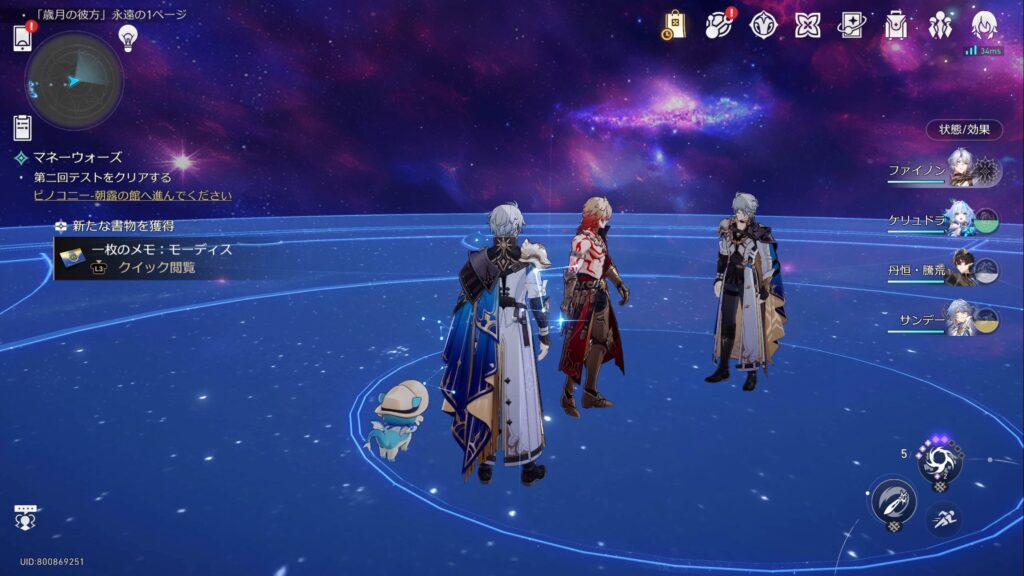Open the warp gacha icon with red alert
1024x576 pixels.
(x=719, y=25)
